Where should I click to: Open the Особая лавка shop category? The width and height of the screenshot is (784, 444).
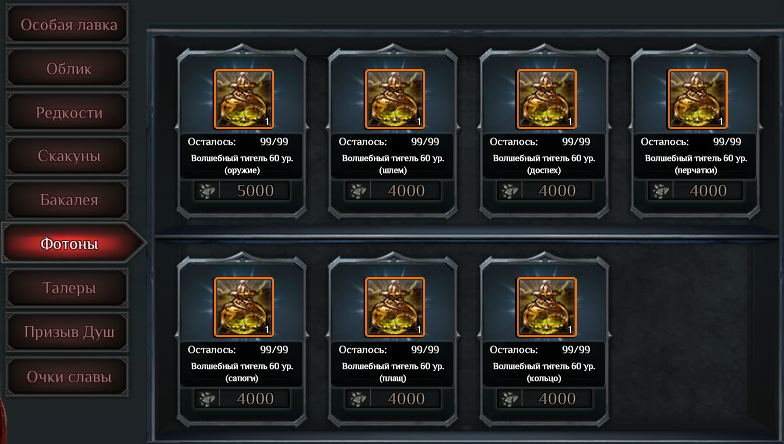coord(68,24)
